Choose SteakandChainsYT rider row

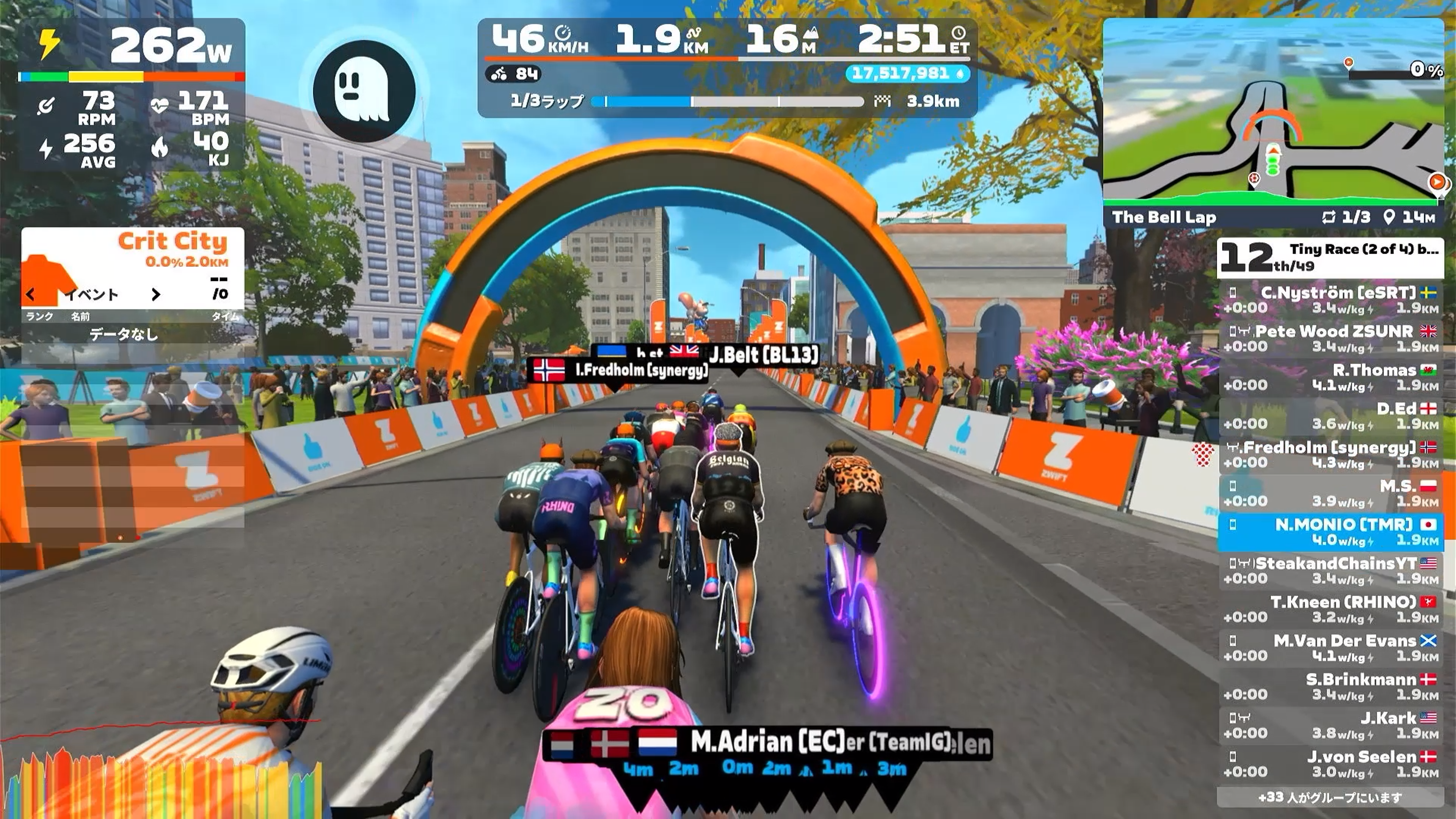pos(1330,571)
